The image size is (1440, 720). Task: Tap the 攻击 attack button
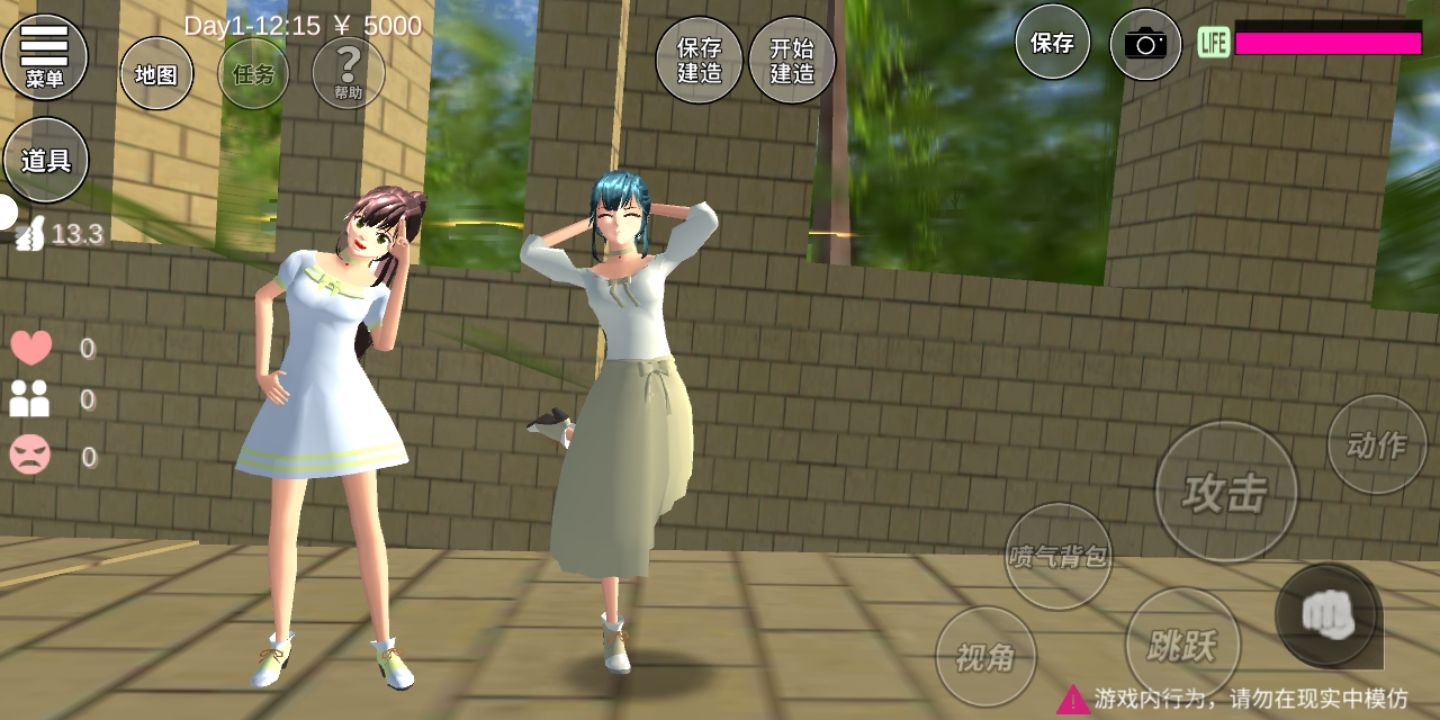[1225, 492]
